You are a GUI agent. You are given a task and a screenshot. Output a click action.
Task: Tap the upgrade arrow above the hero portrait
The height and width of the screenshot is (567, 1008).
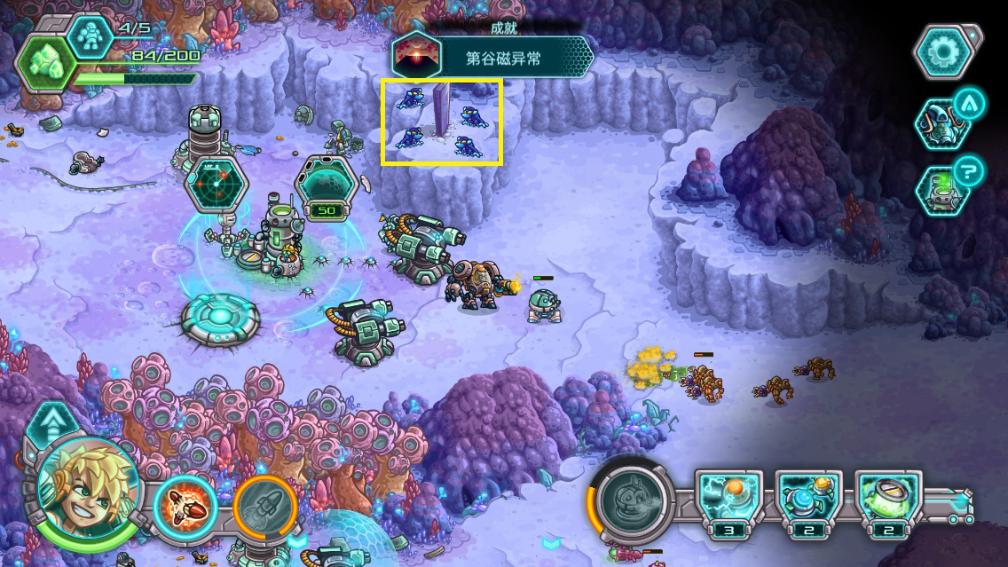pyautogui.click(x=49, y=425)
